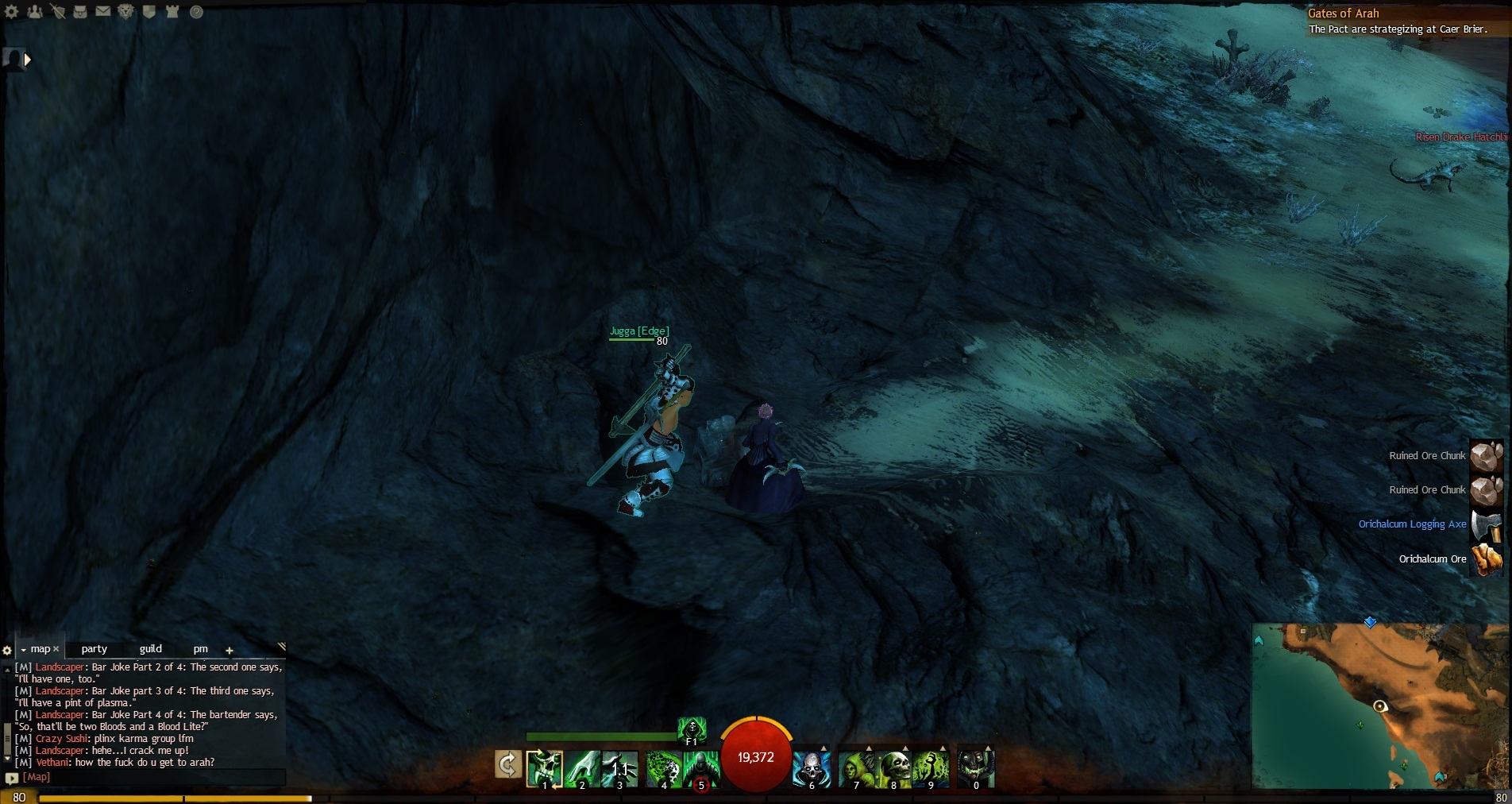Viewport: 1512px width, 804px height.
Task: Add a new chat tab
Action: (229, 650)
